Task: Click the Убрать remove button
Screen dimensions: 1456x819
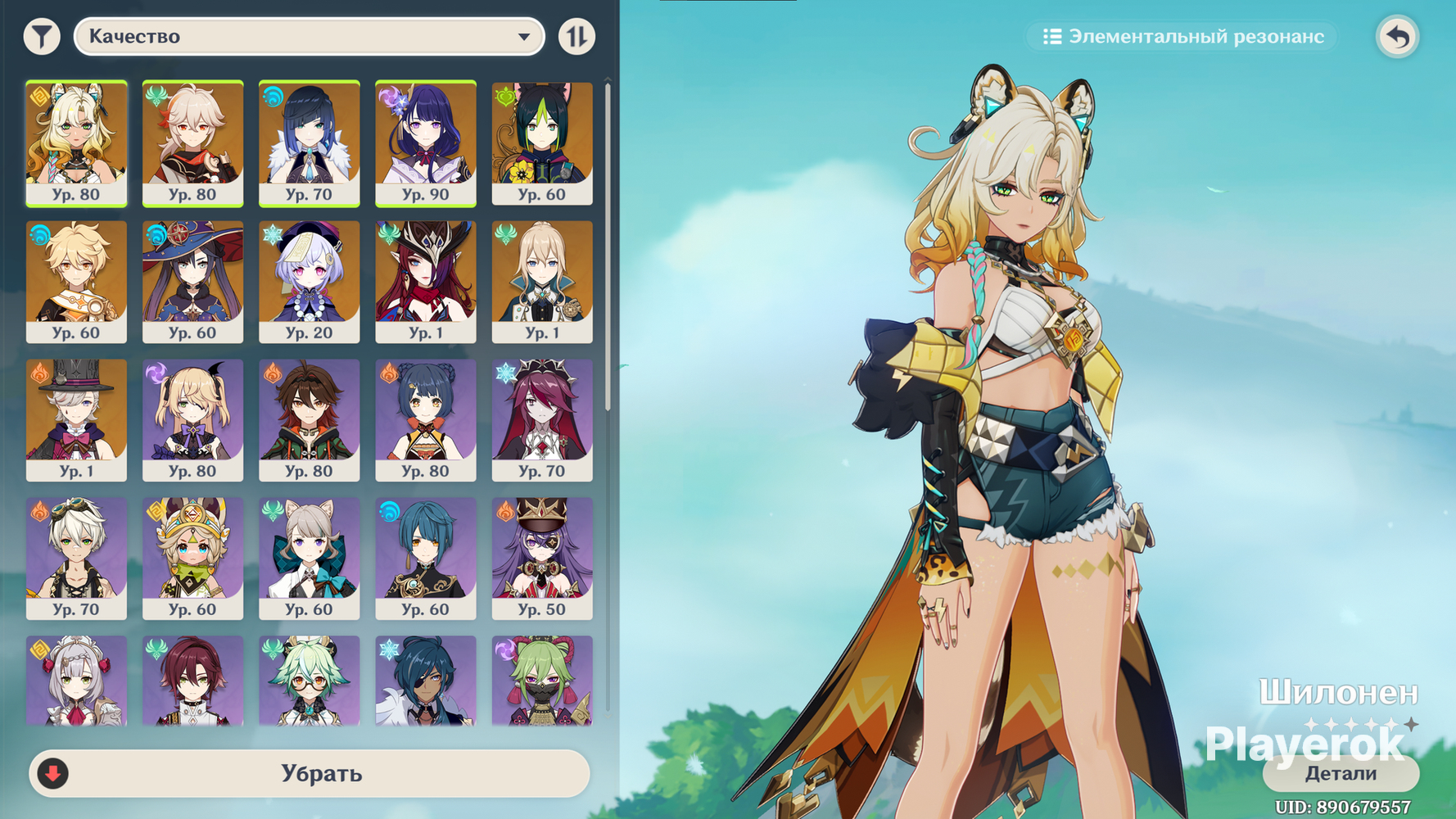Action: click(310, 773)
